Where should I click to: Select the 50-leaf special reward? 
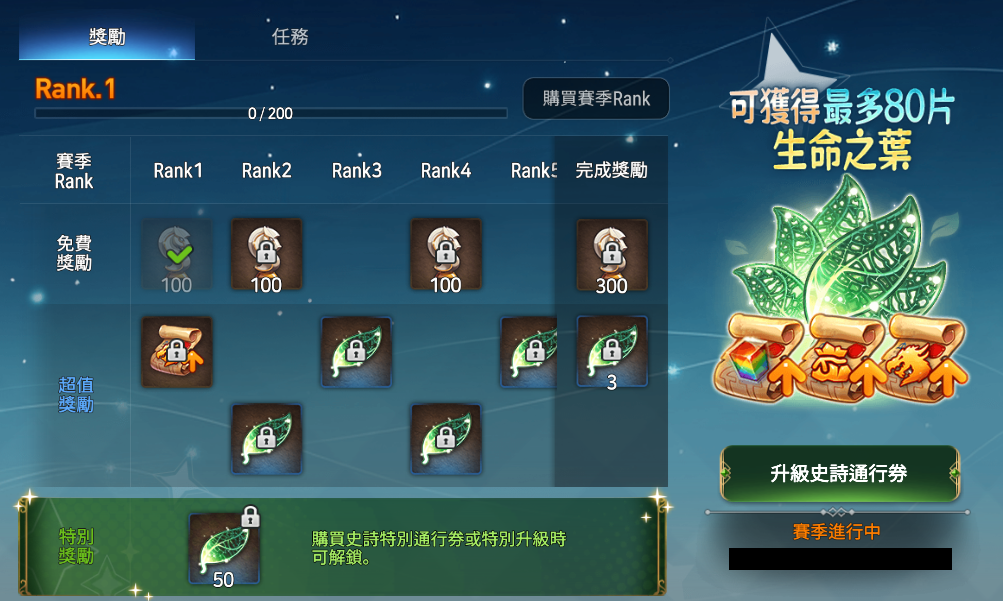[225, 548]
